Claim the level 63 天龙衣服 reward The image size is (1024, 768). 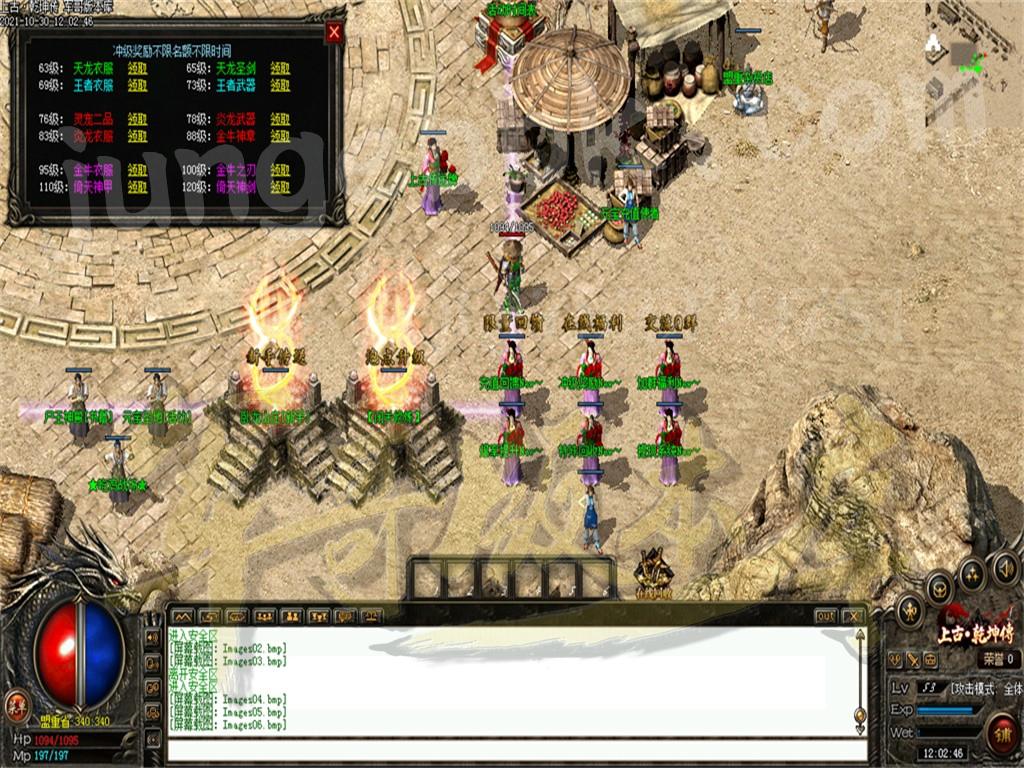[138, 69]
